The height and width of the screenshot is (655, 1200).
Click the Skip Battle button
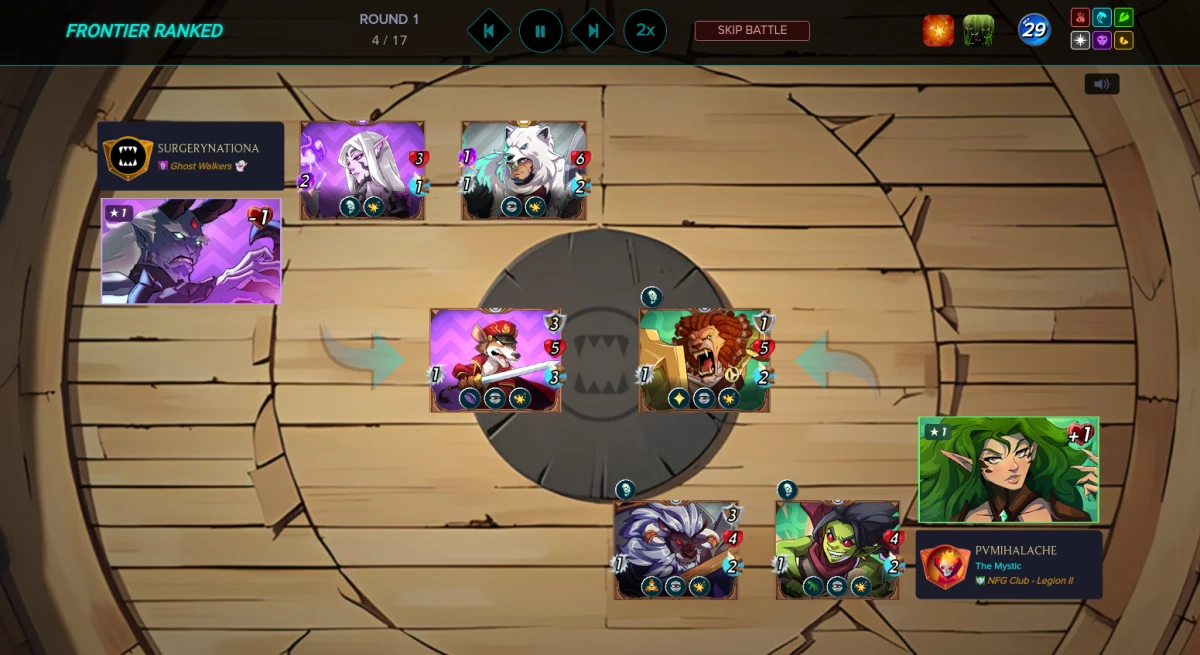(x=752, y=30)
